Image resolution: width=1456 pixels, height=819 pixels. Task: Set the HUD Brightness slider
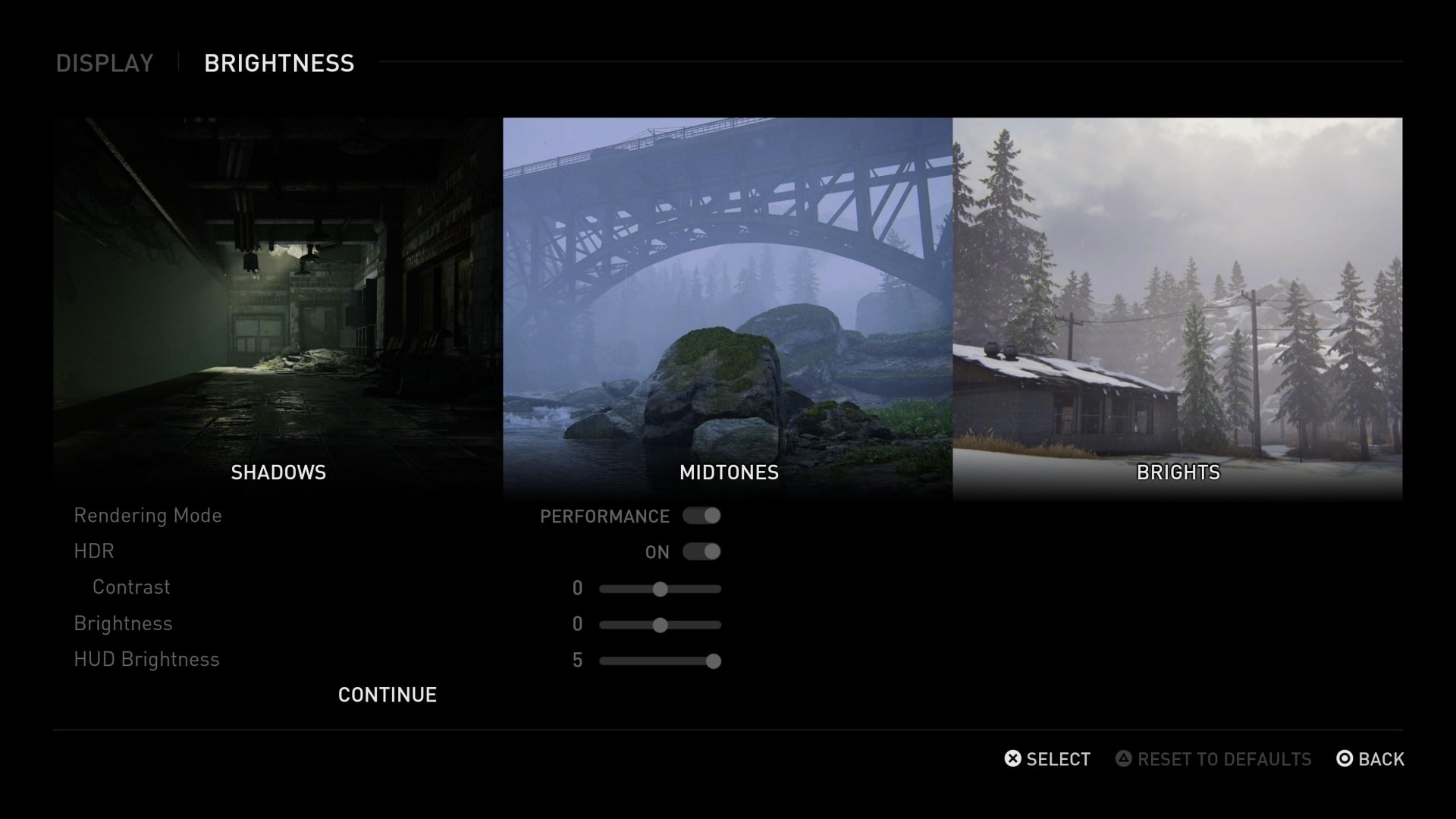pyautogui.click(x=713, y=661)
